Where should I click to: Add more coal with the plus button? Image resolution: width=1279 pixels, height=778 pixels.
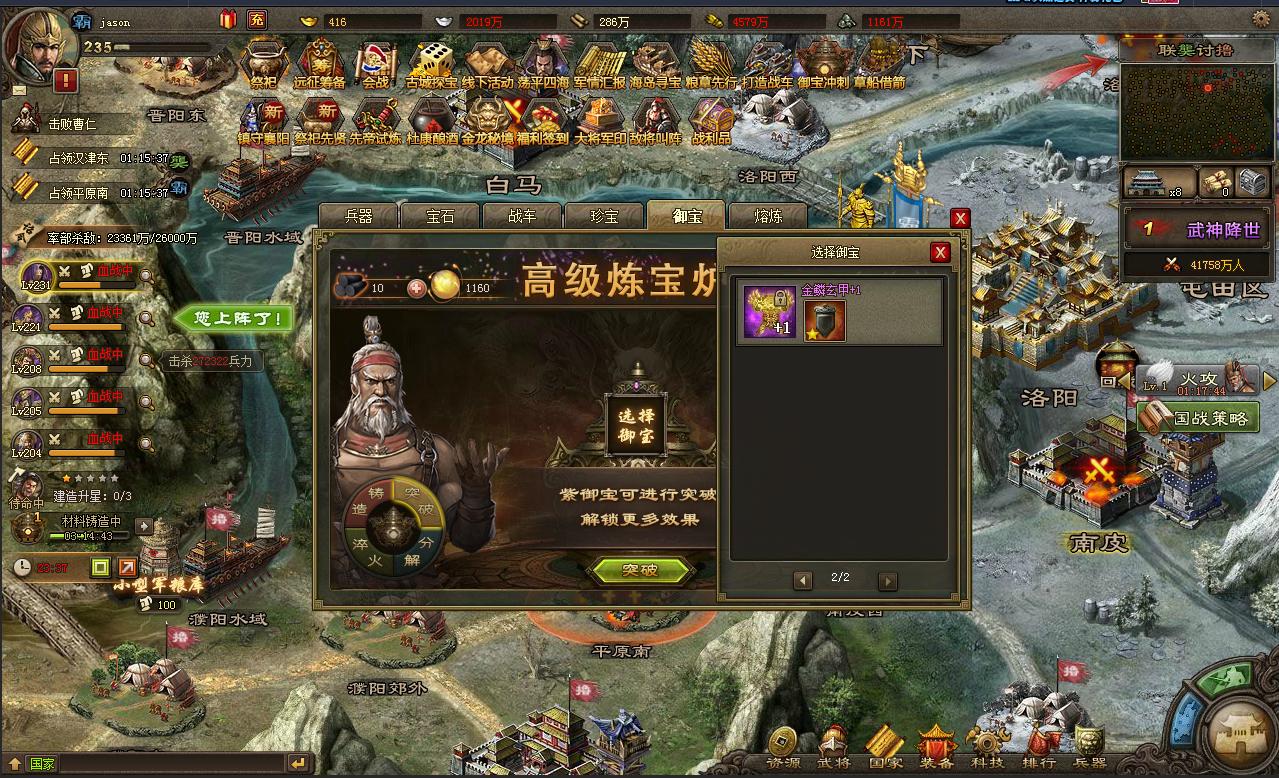(x=416, y=288)
